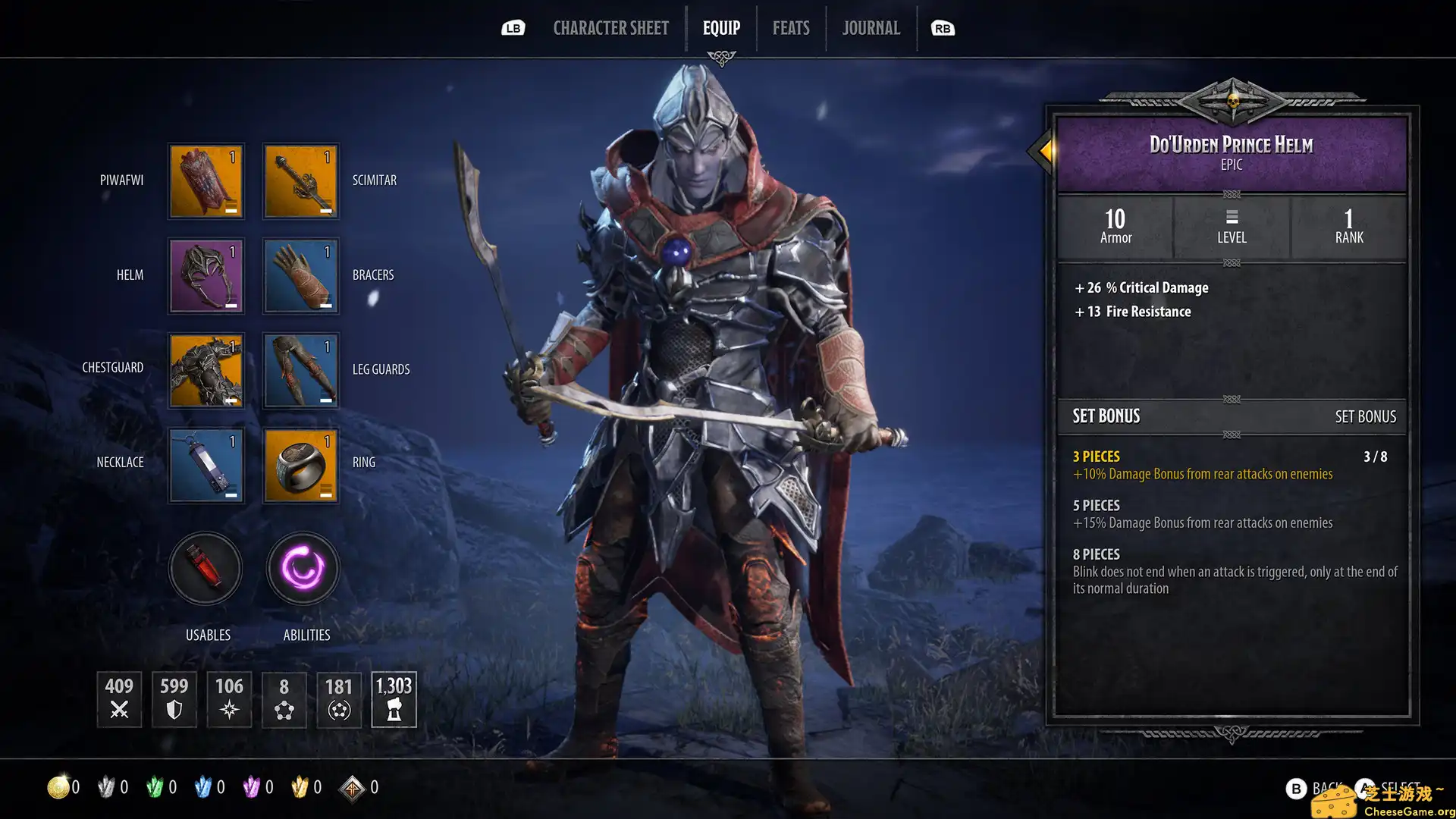The image size is (1456, 819).
Task: Open the Usables potion slot
Action: tap(206, 569)
